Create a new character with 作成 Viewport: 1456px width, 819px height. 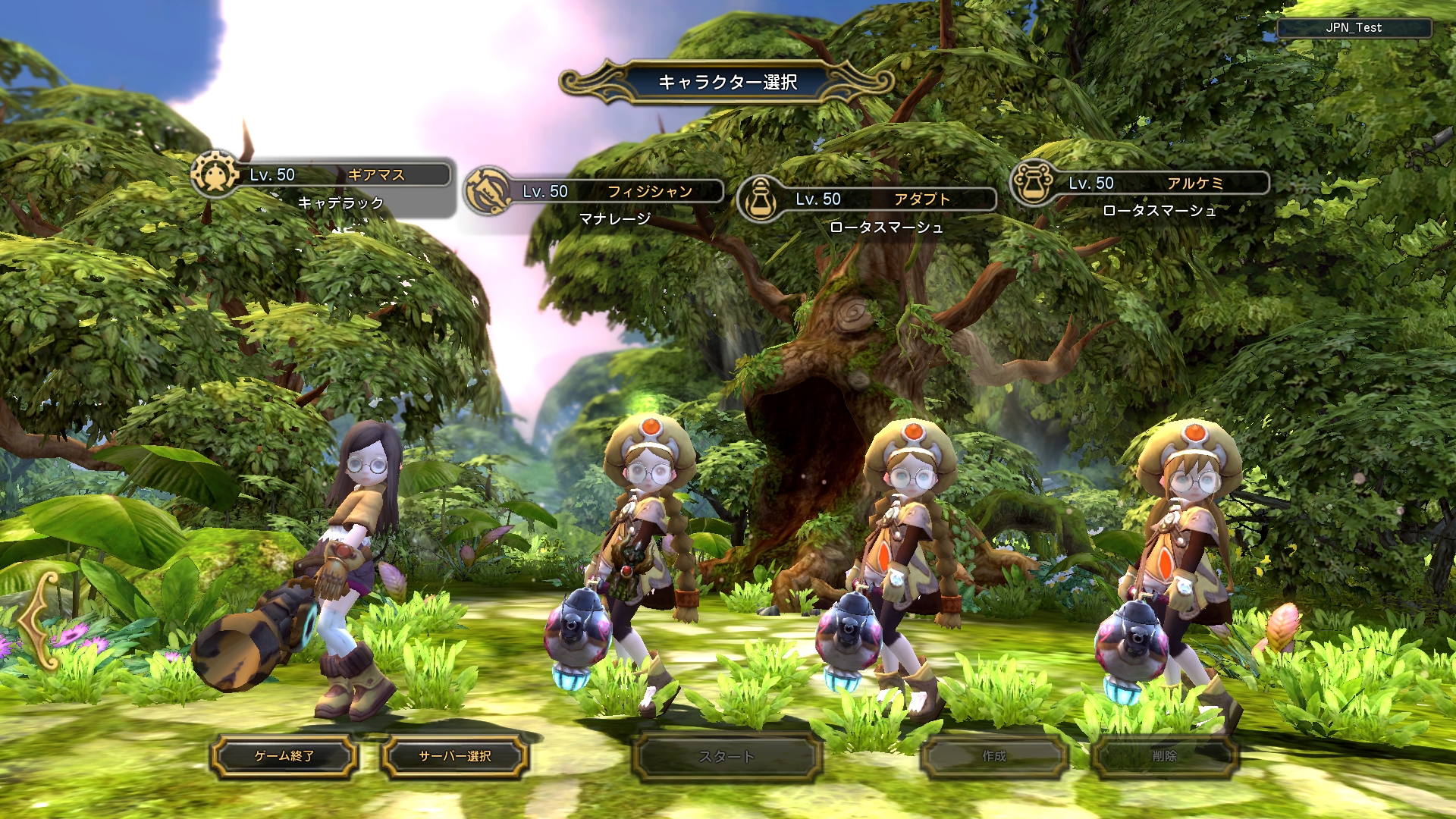(x=993, y=756)
